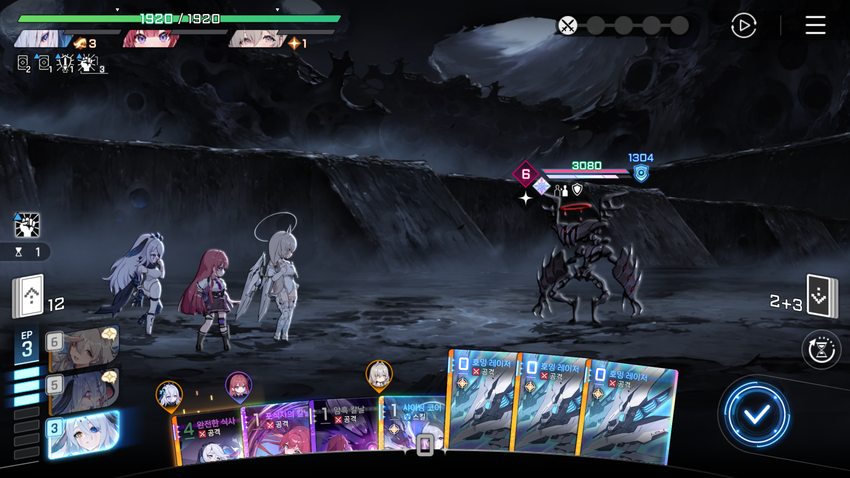Open the hourglass turn history icon
The width and height of the screenshot is (850, 478).
coord(822,350)
